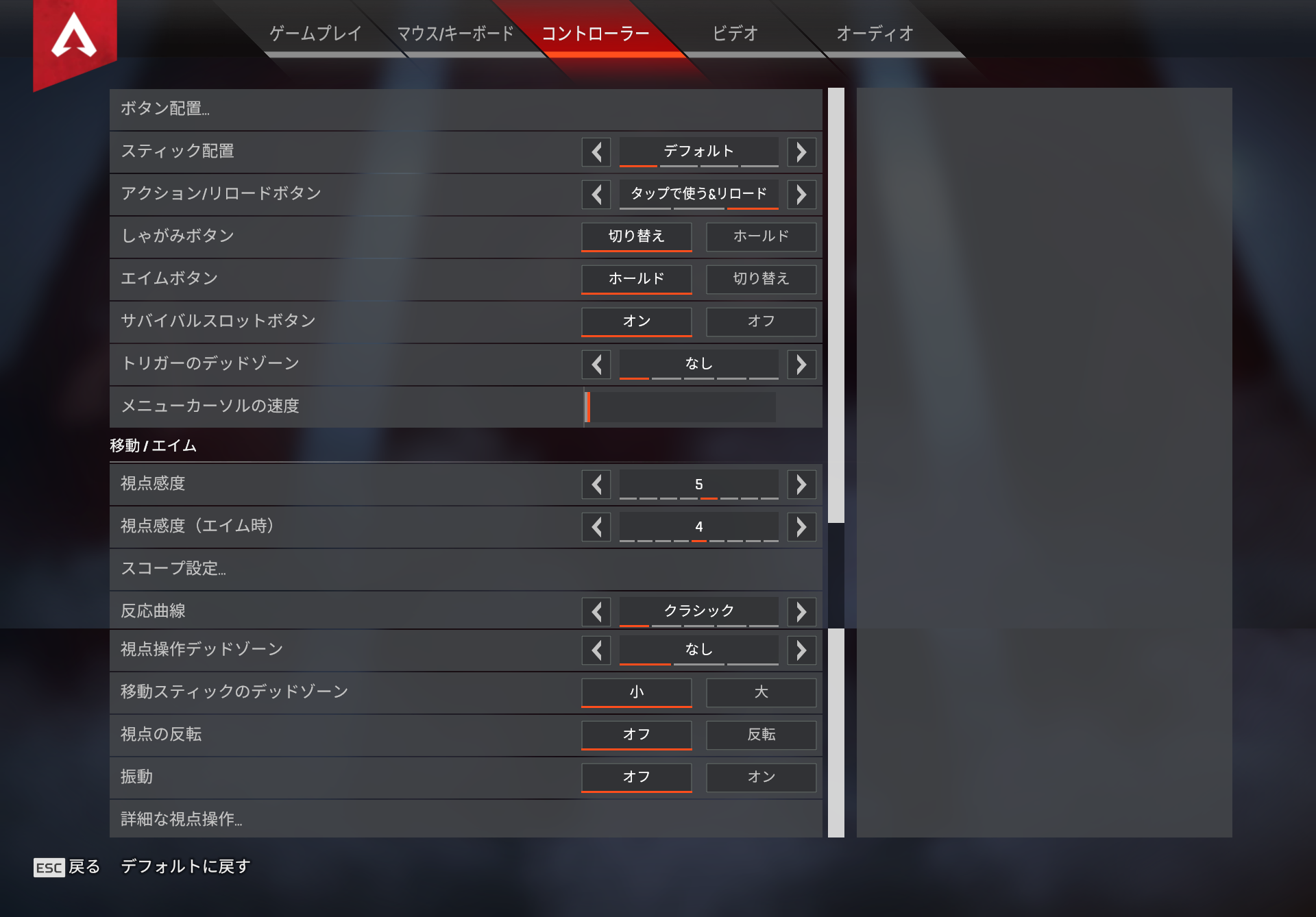1316x917 pixels.
Task: Click right arrow to increase 視点感度
Action: click(x=801, y=484)
